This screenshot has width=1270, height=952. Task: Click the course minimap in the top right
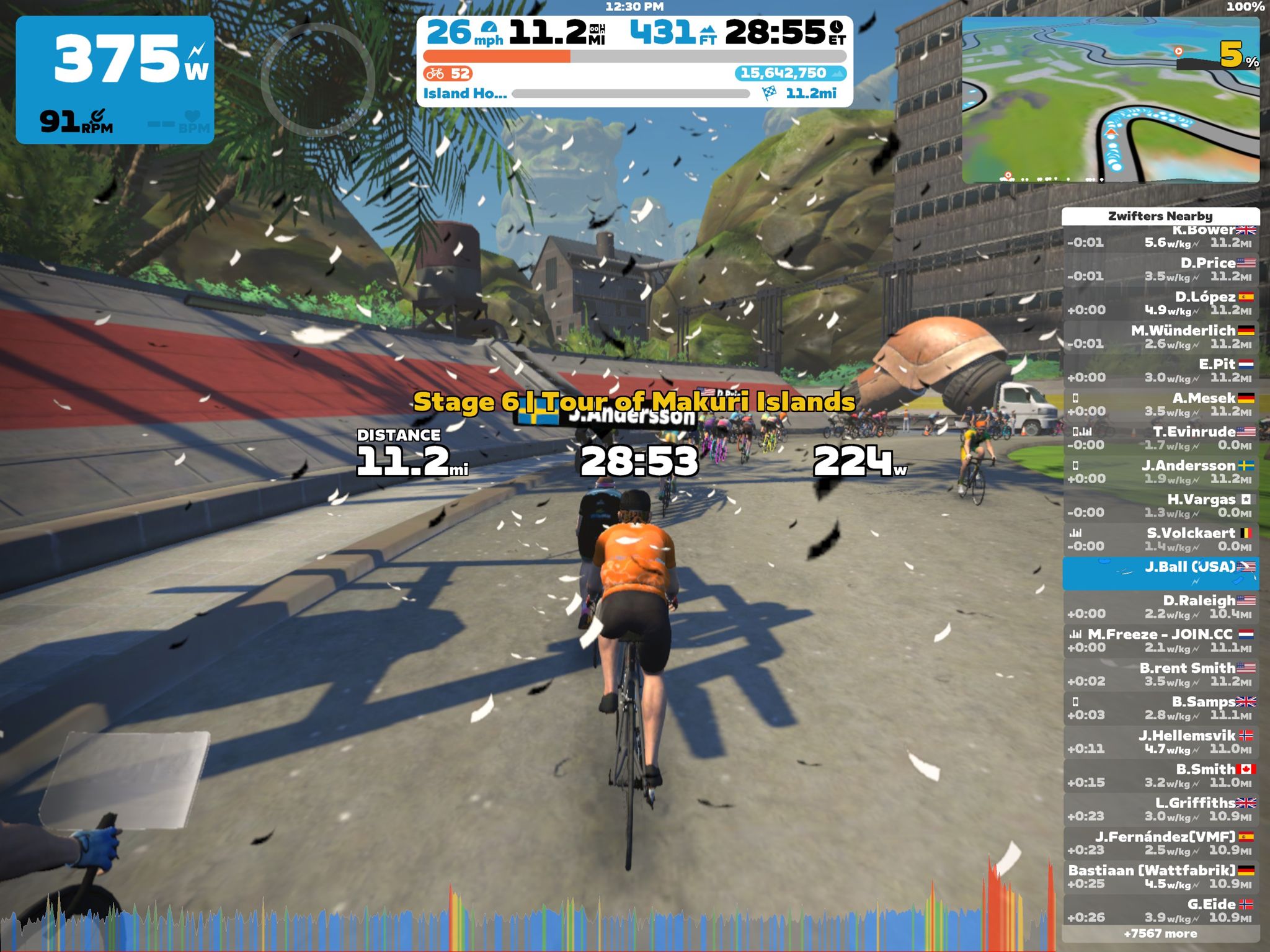(x=1110, y=99)
